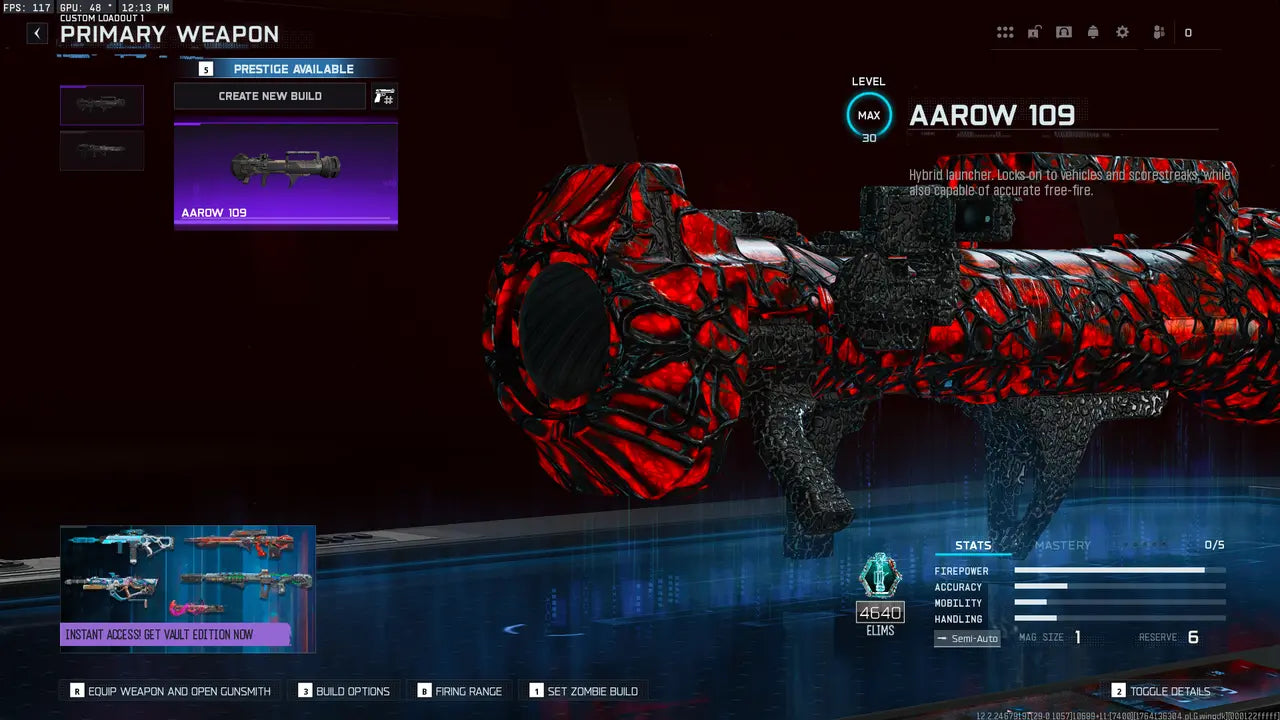Image resolution: width=1280 pixels, height=720 pixels.
Task: Click the Firepower stat bar
Action: click(1118, 570)
